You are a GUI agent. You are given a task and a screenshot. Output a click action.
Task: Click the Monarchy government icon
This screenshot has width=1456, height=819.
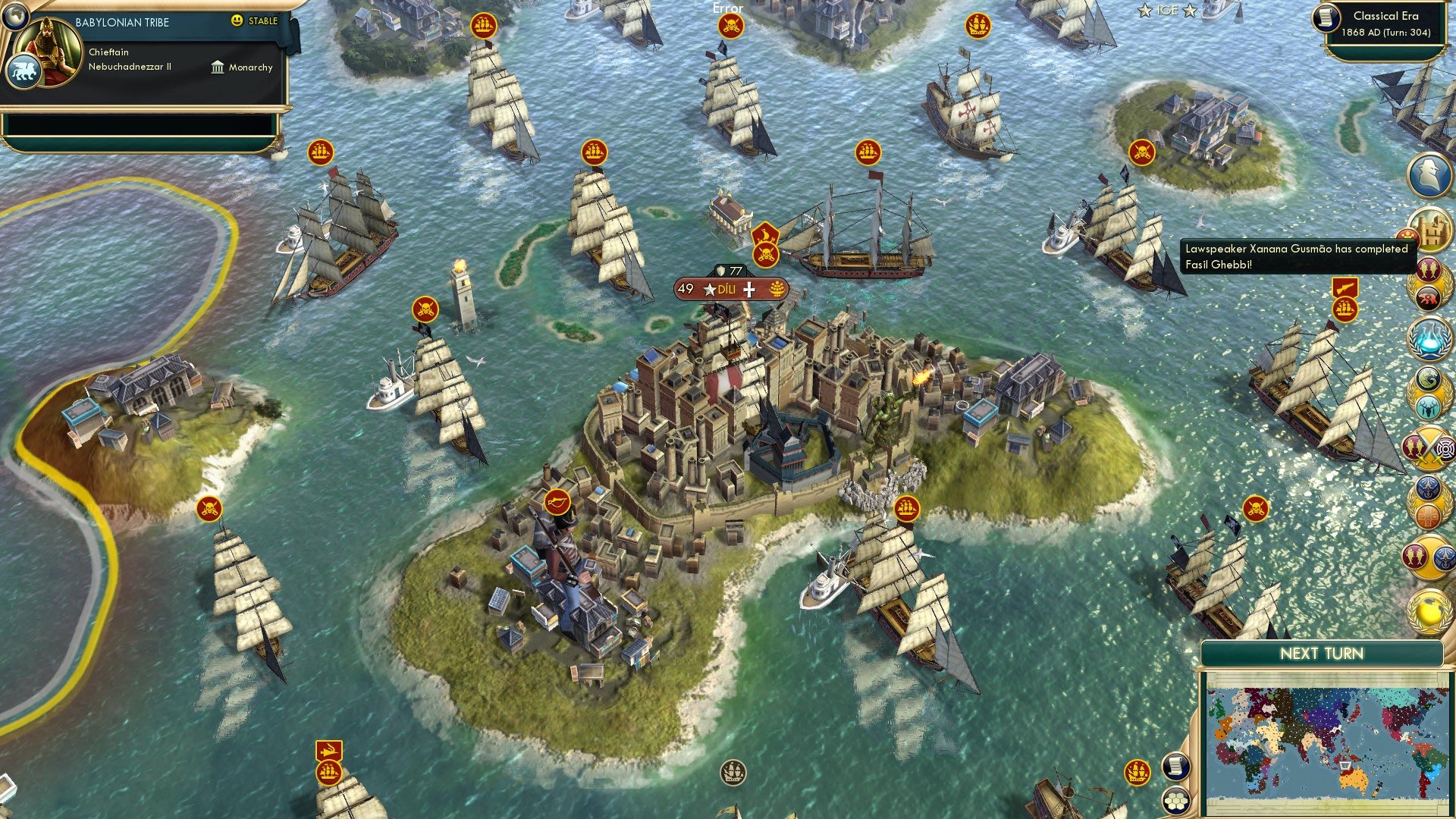218,67
